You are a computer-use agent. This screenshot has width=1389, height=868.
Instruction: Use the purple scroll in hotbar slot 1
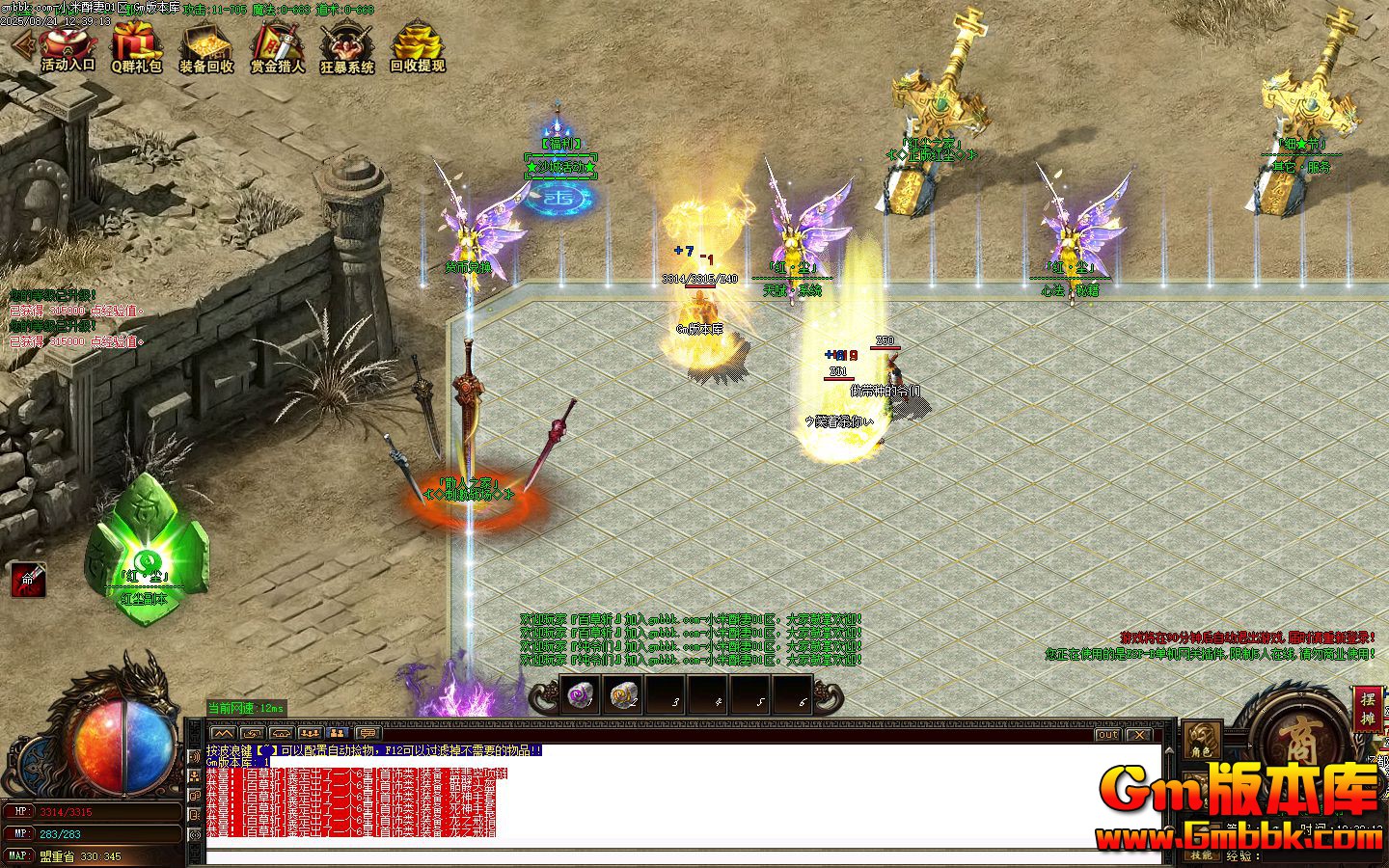[x=579, y=693]
